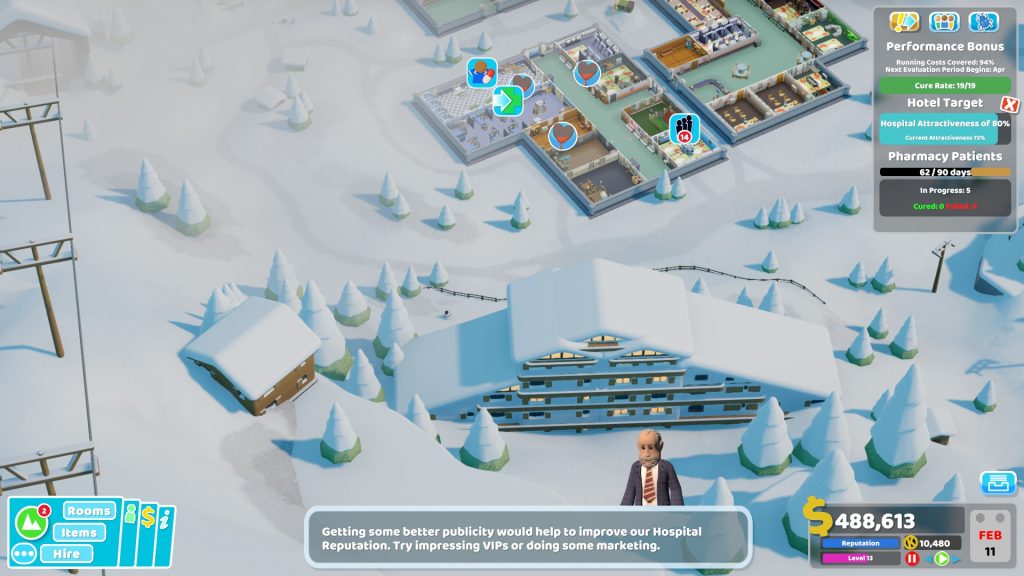
Task: Click the queue icon showing 14
Action: click(x=684, y=127)
